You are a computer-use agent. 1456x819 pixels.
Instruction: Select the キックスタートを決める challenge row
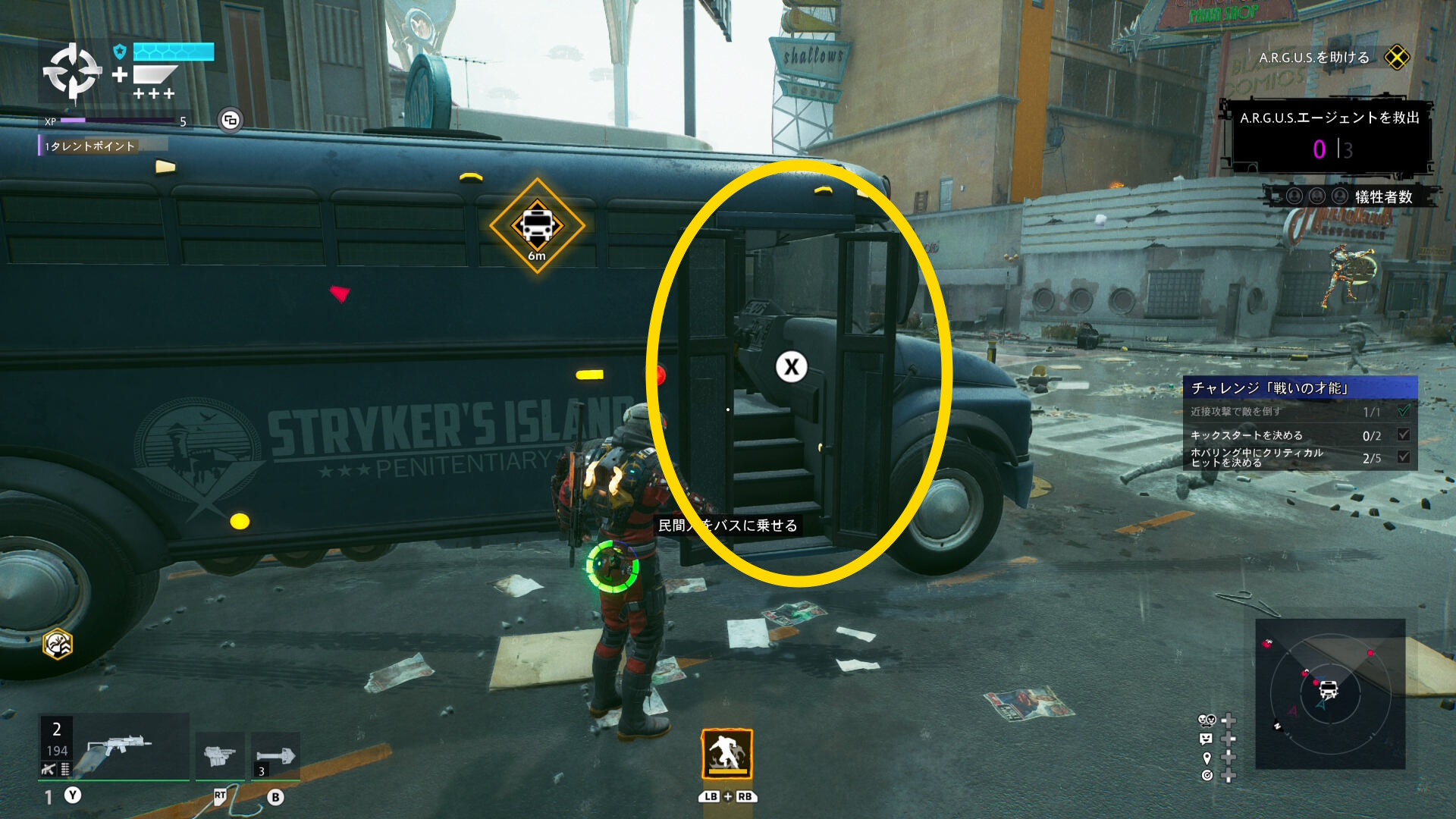click(x=1299, y=435)
